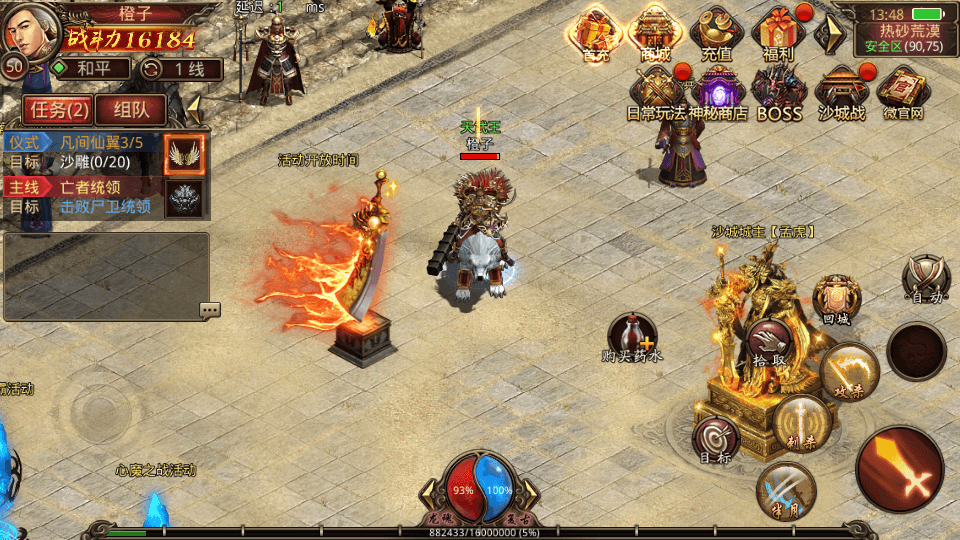Viewport: 960px width, 540px height.
Task: Open the BOSS menu
Action: (x=779, y=92)
